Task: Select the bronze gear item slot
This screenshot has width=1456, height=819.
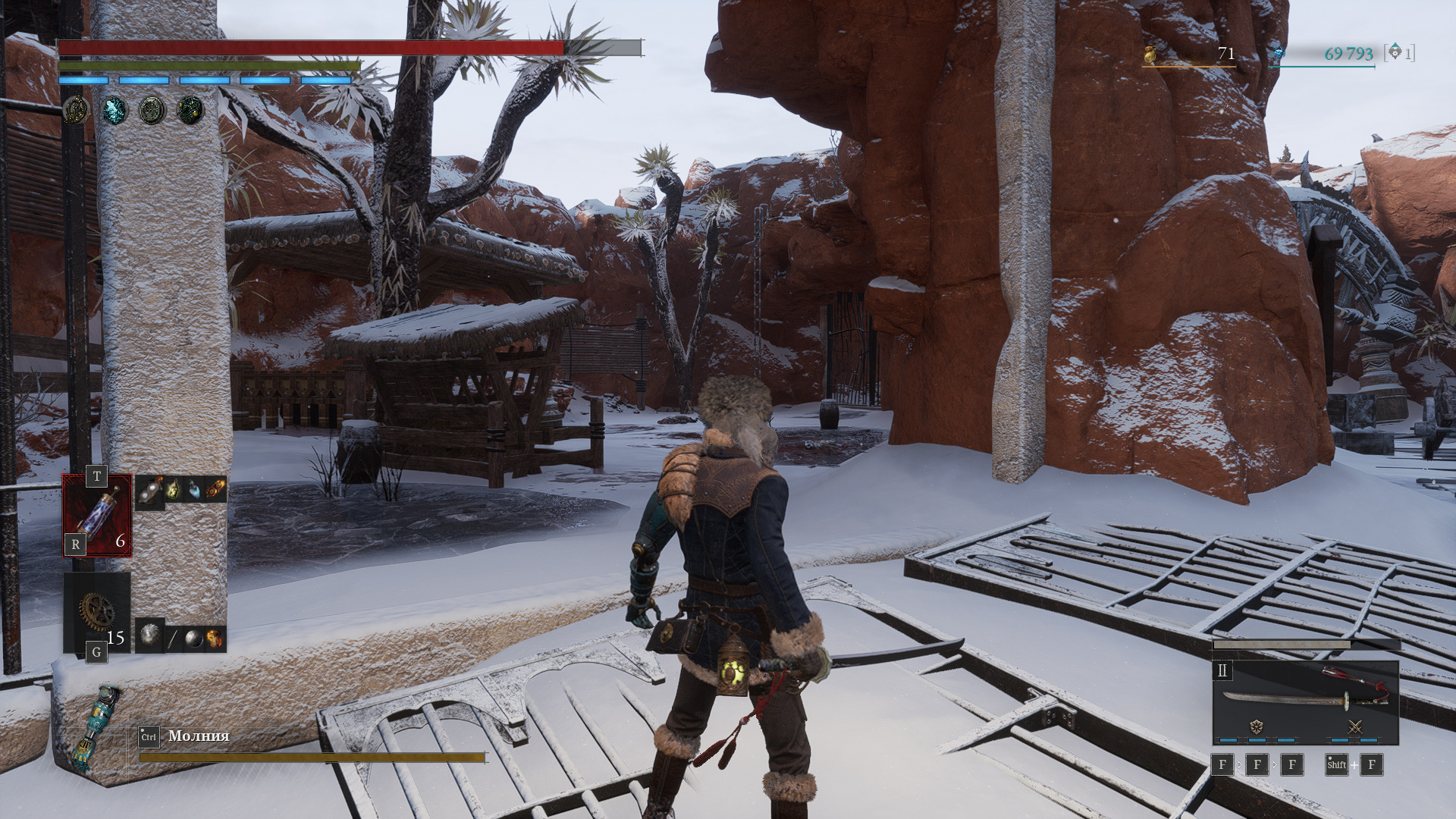Action: point(97,613)
